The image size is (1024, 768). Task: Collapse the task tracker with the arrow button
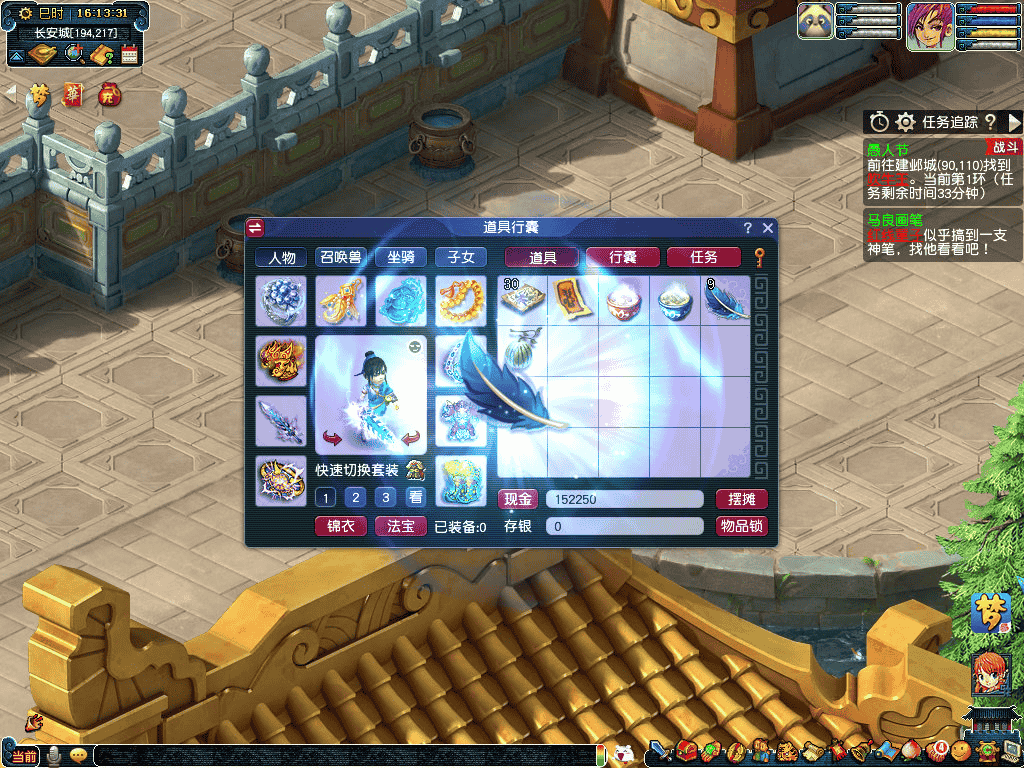click(1014, 122)
